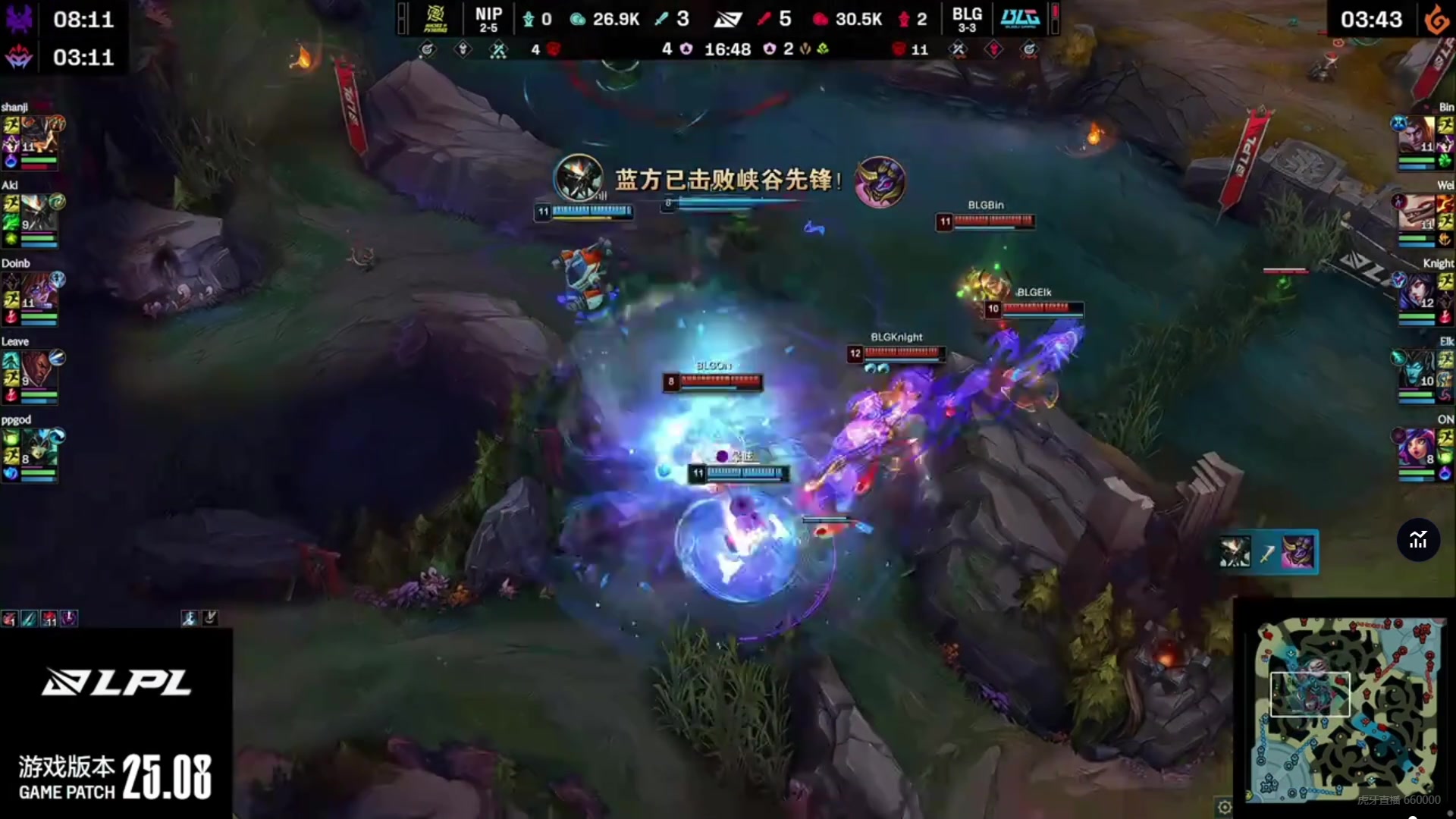
Task: Expand the crossed-swords objective icon under NIP
Action: [497, 50]
